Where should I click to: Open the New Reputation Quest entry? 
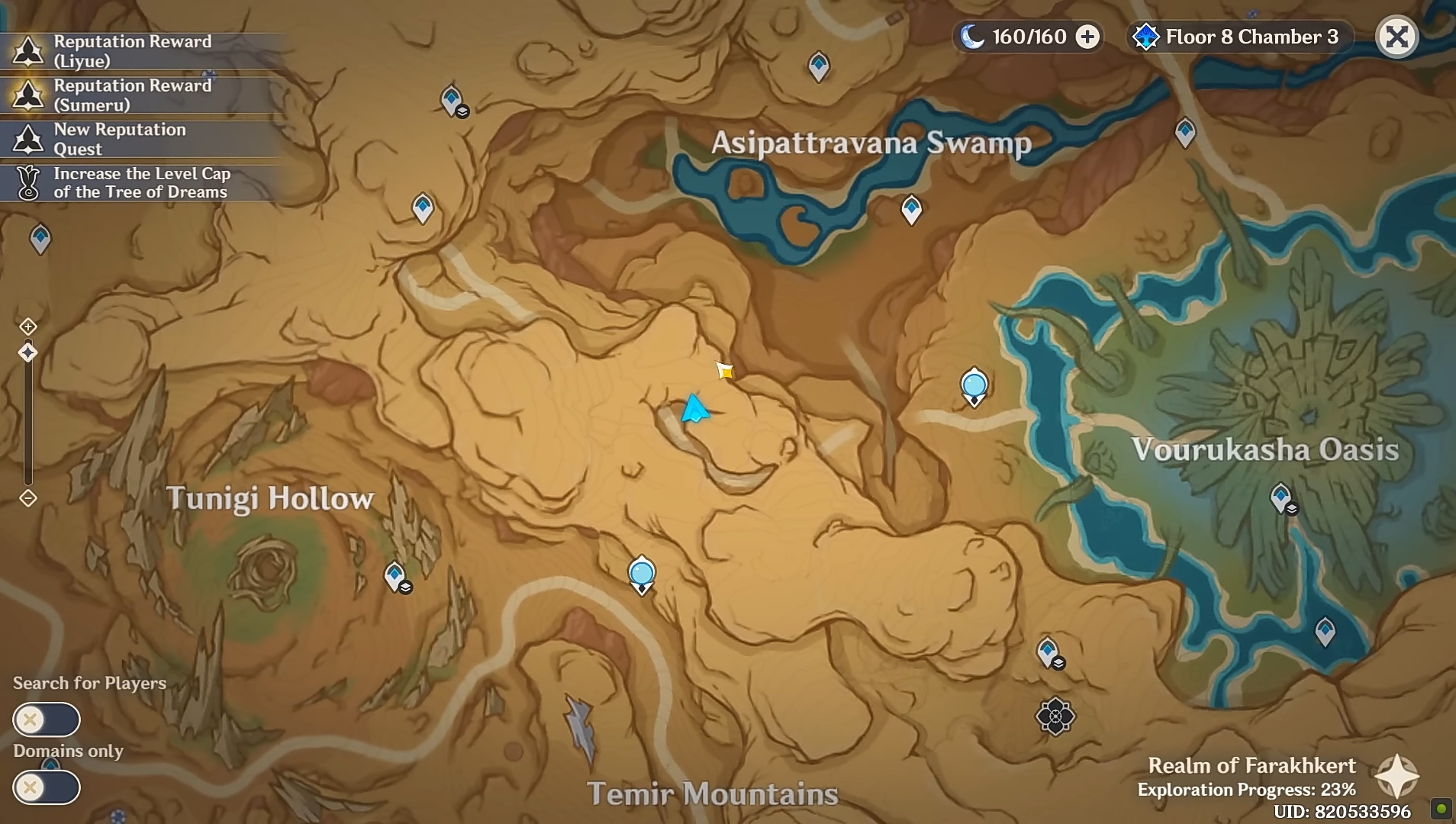click(118, 139)
